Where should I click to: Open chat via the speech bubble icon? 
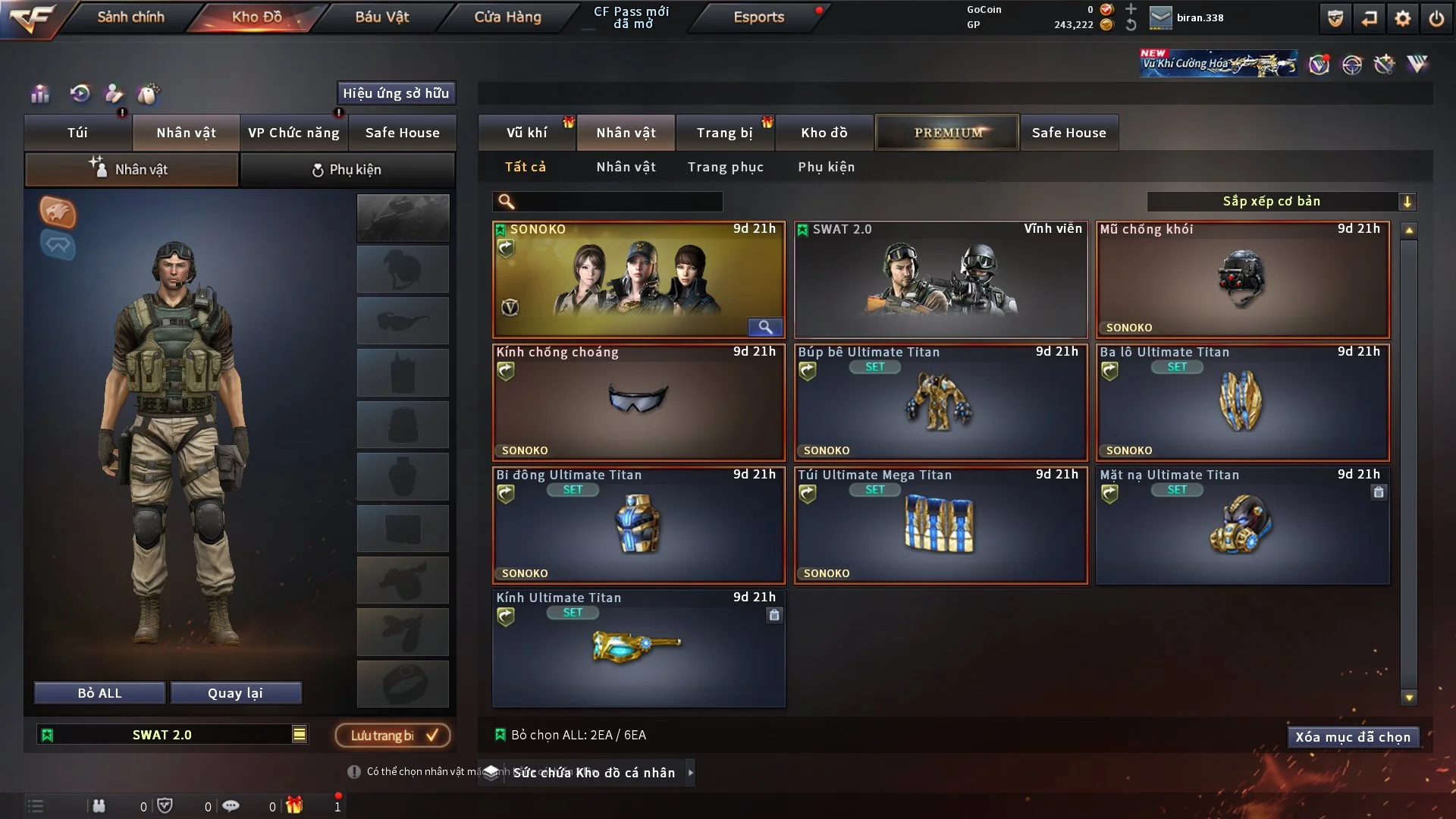click(x=231, y=806)
